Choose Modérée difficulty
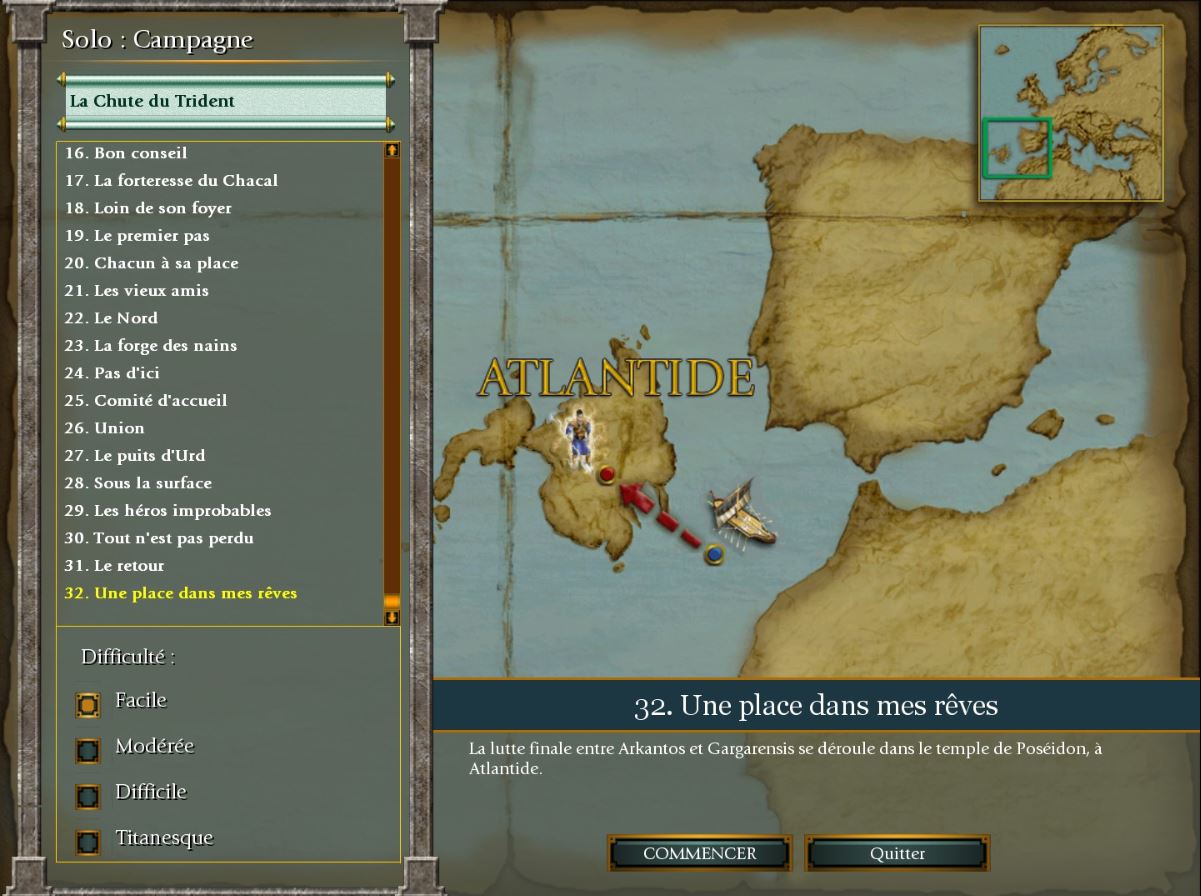The image size is (1201, 896). (x=88, y=750)
